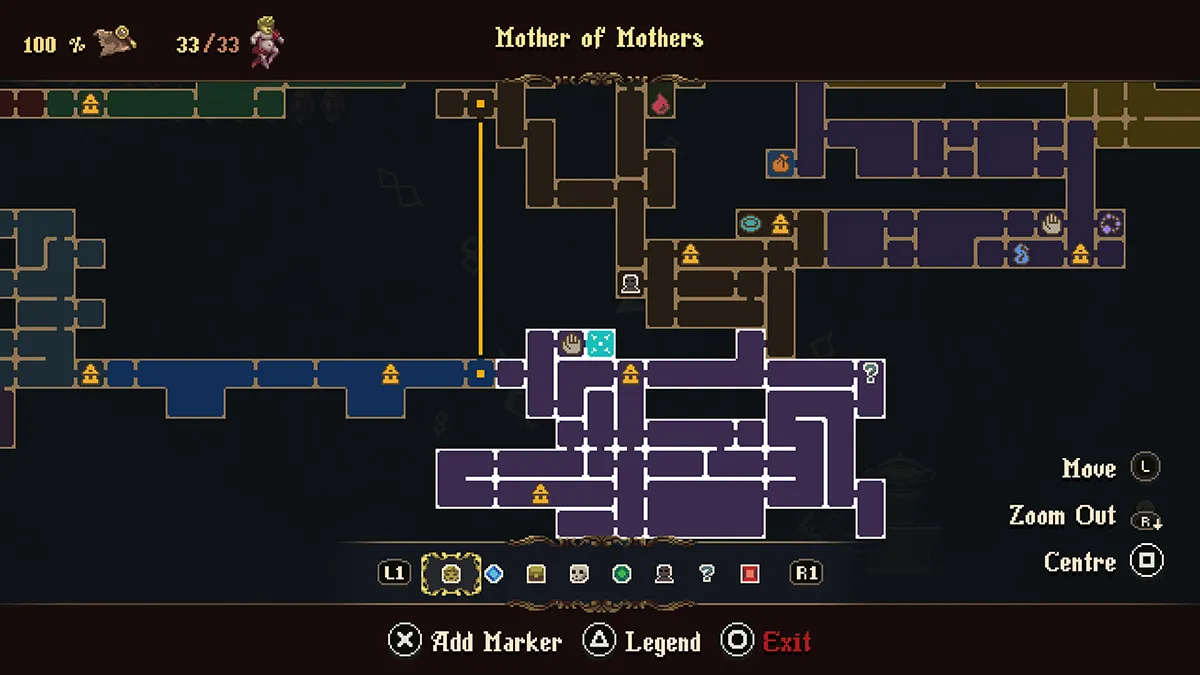
Task: Select the cyan cursor tile on the map
Action: (600, 344)
